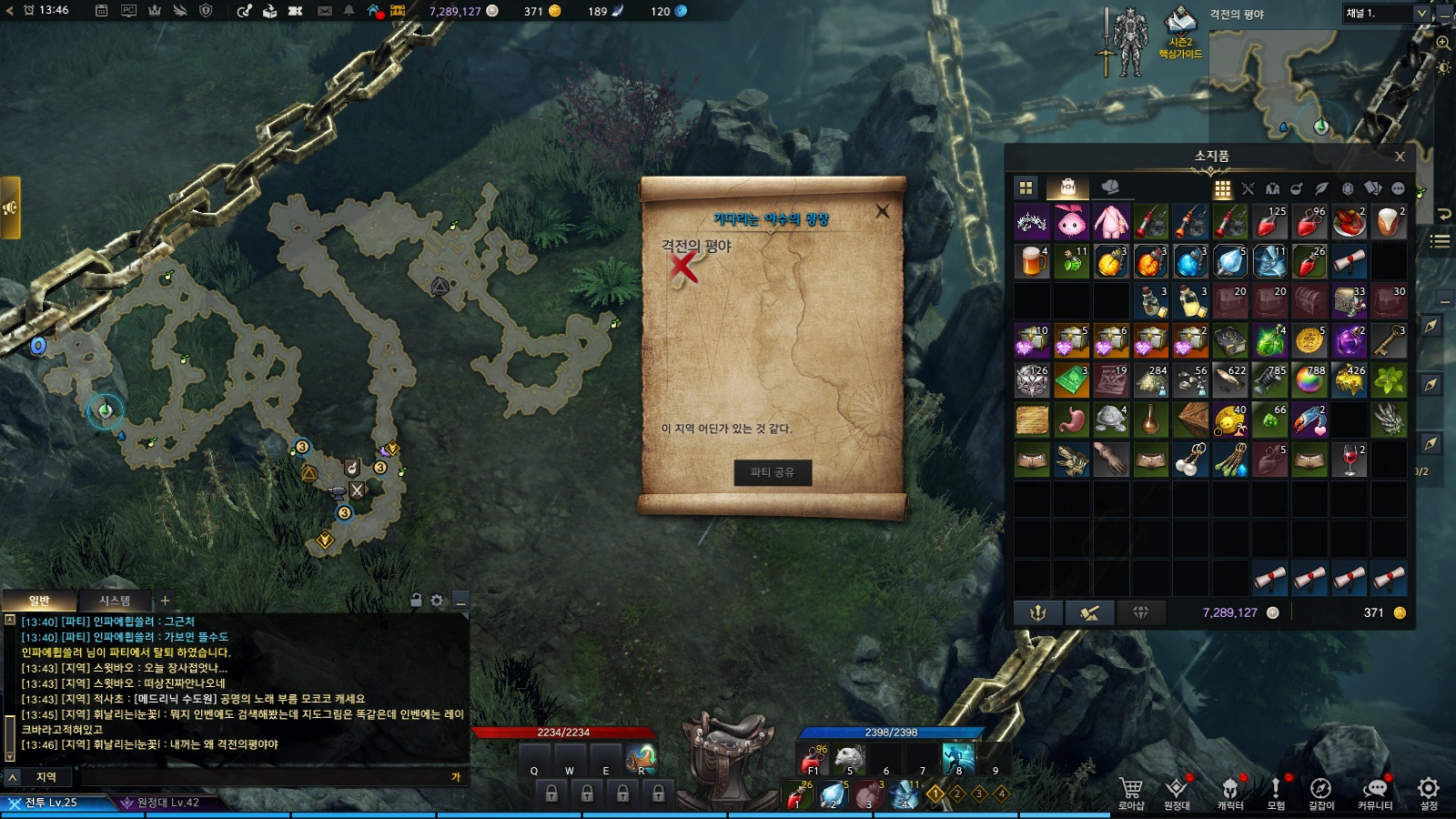Screen dimensions: 1456x819
Task: Close the 소지품 inventory window
Action: pyautogui.click(x=1400, y=157)
